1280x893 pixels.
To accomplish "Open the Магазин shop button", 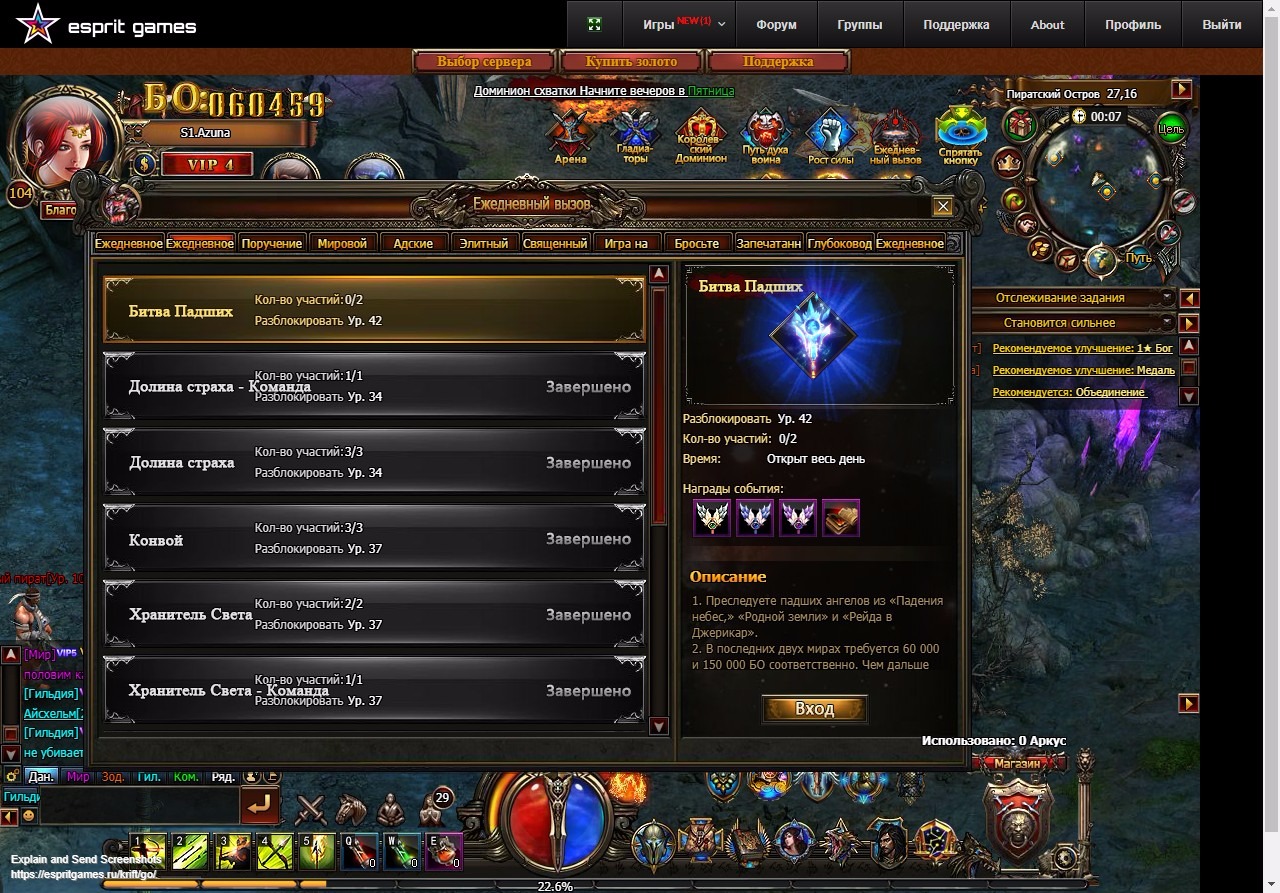I will point(1018,763).
